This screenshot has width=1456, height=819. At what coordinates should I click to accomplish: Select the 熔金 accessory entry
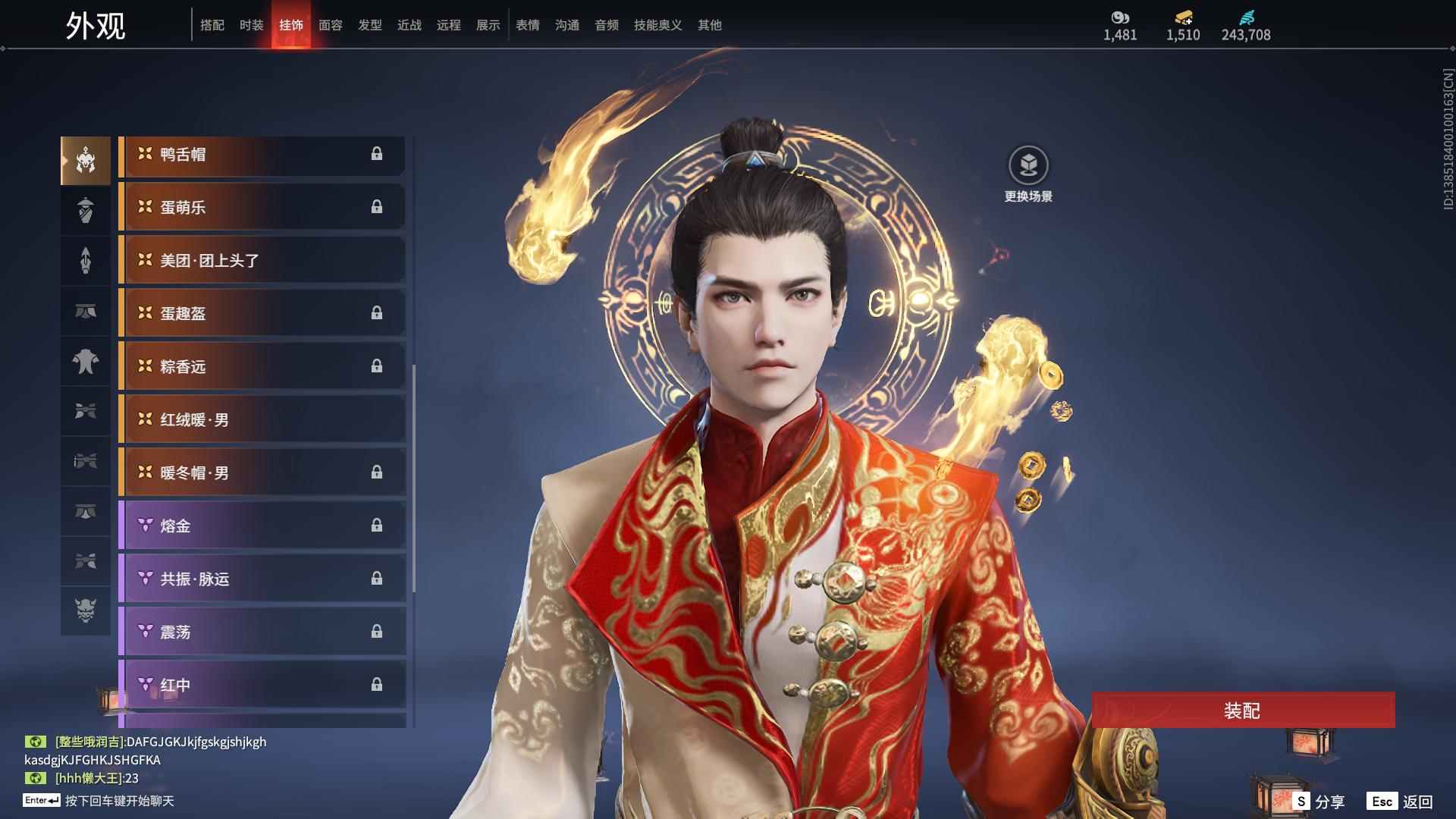262,526
